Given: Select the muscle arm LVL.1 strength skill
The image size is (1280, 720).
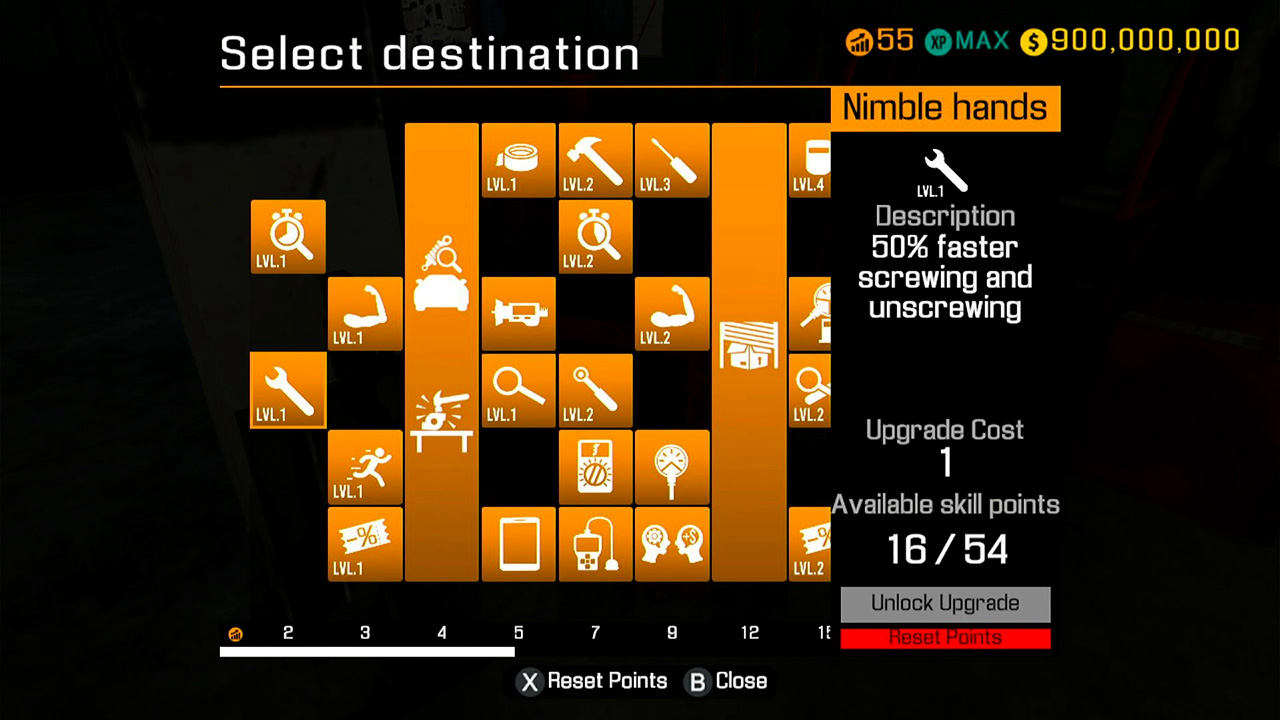Looking at the screenshot, I should pos(364,314).
